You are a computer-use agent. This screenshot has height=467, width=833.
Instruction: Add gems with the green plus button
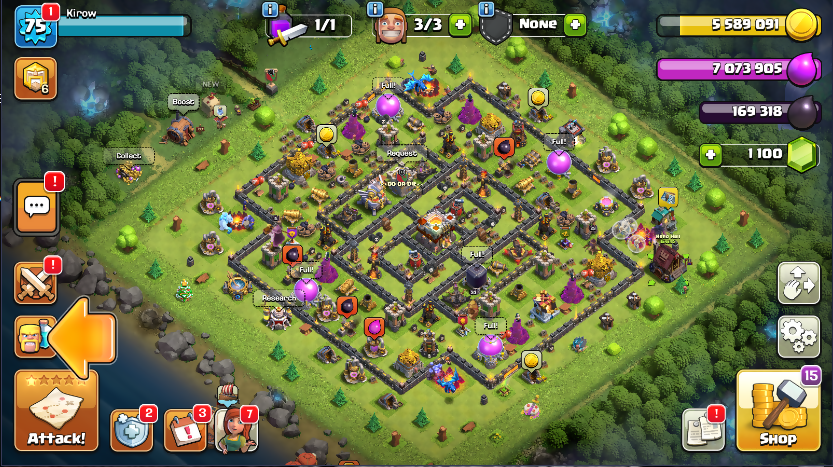[711, 154]
